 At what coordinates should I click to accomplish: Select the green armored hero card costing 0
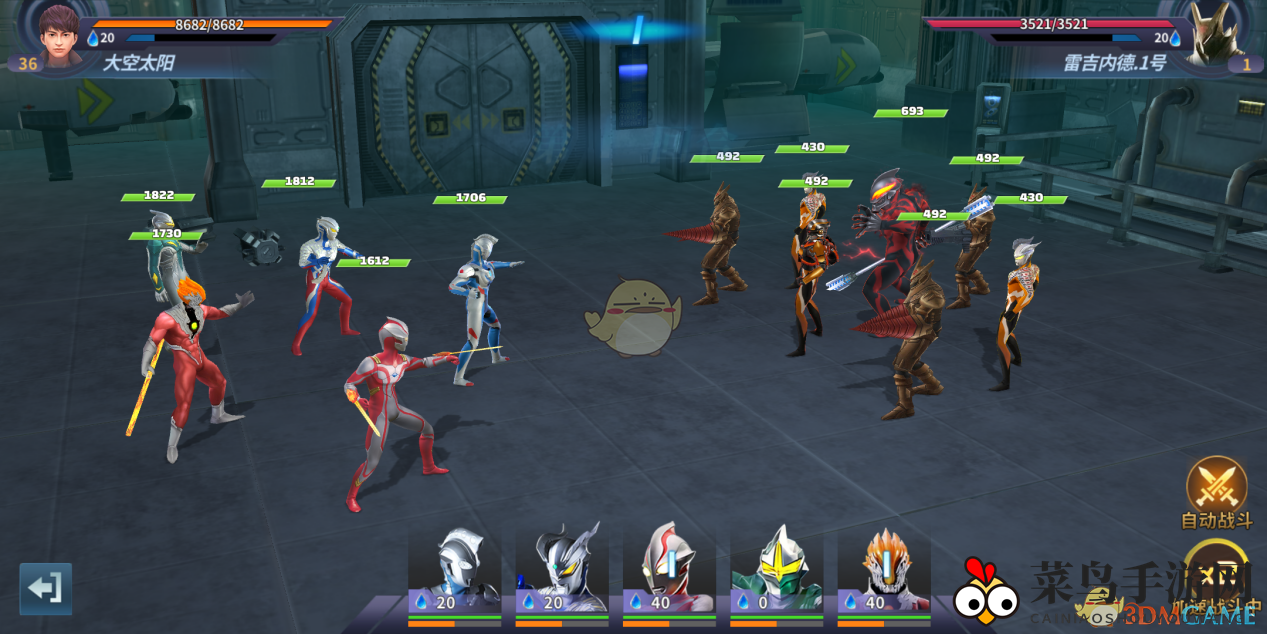(x=776, y=570)
